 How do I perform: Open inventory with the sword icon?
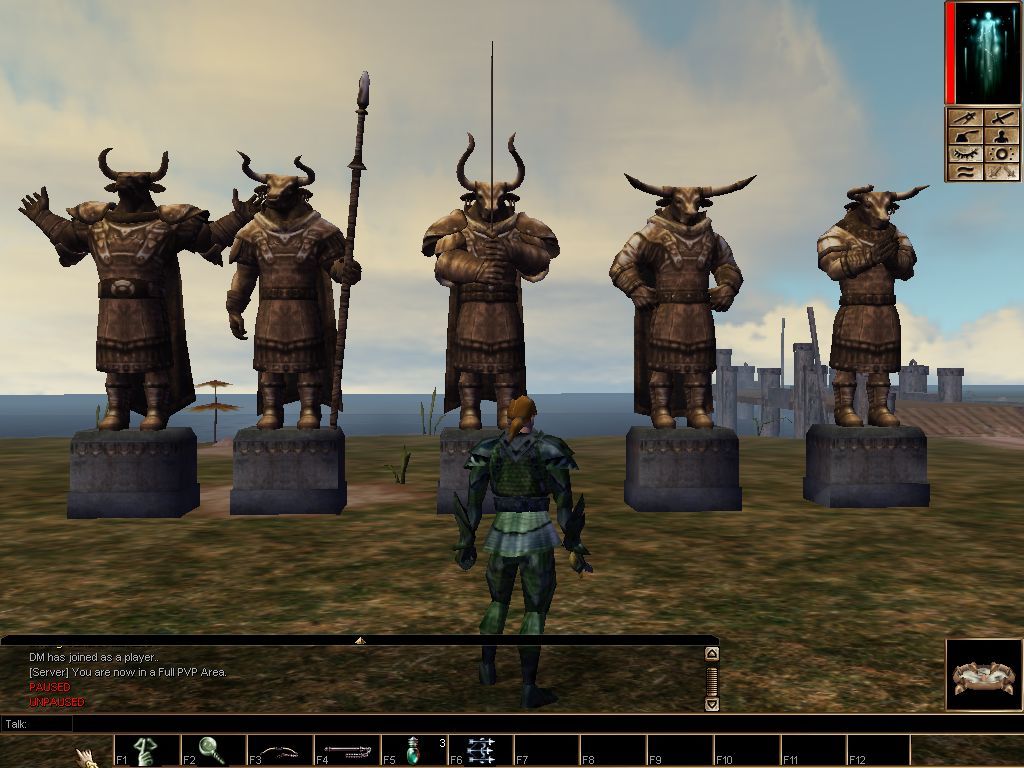[x=1001, y=118]
